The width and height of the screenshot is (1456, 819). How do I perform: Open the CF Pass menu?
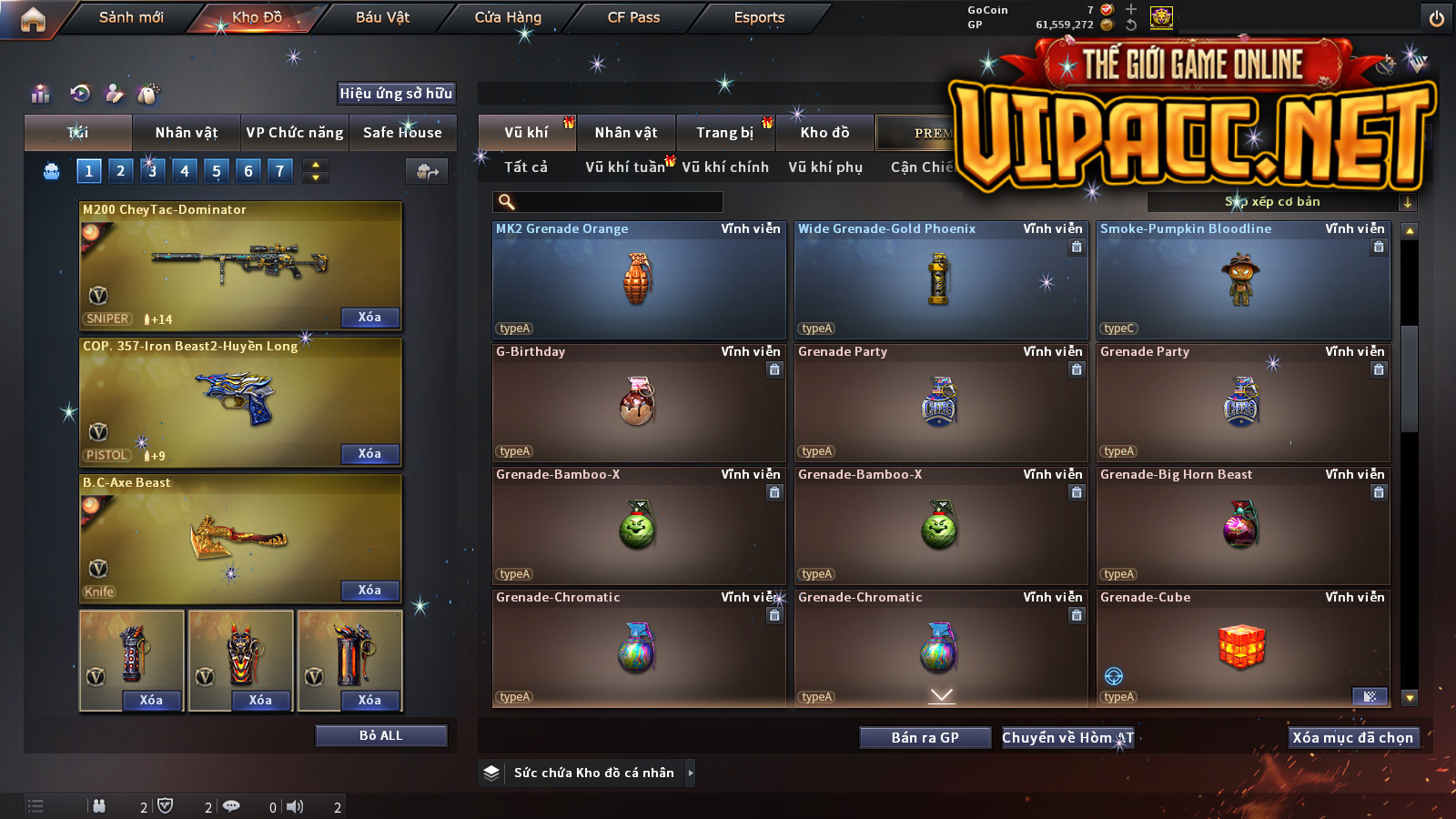pyautogui.click(x=633, y=17)
